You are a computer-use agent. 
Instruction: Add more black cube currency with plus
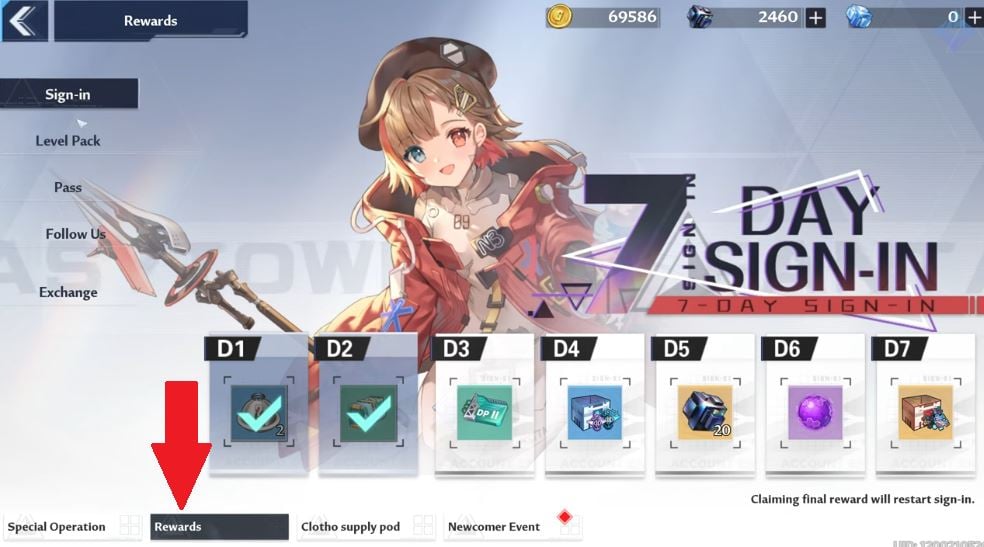tap(816, 17)
